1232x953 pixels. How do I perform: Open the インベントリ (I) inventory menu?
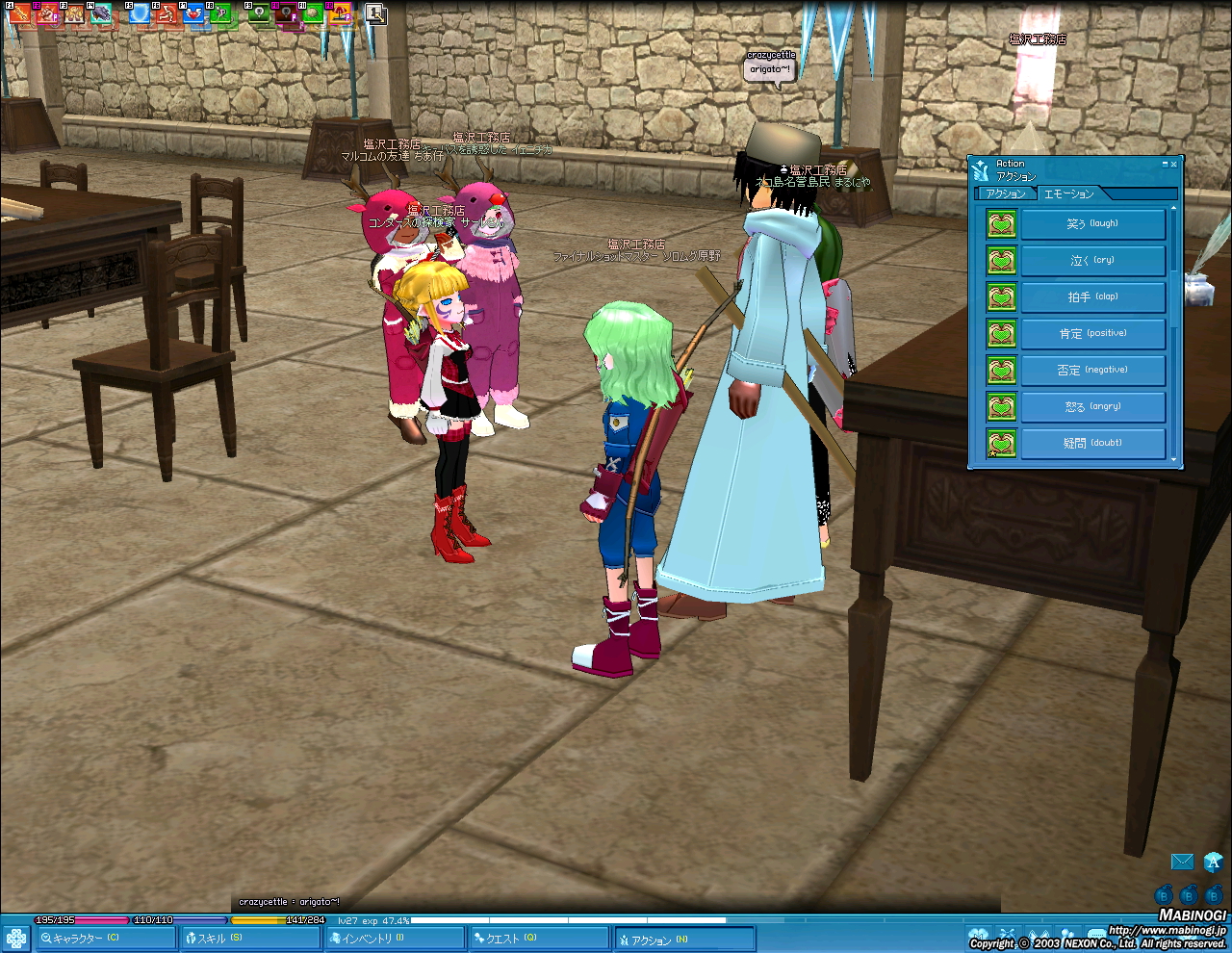pyautogui.click(x=395, y=939)
